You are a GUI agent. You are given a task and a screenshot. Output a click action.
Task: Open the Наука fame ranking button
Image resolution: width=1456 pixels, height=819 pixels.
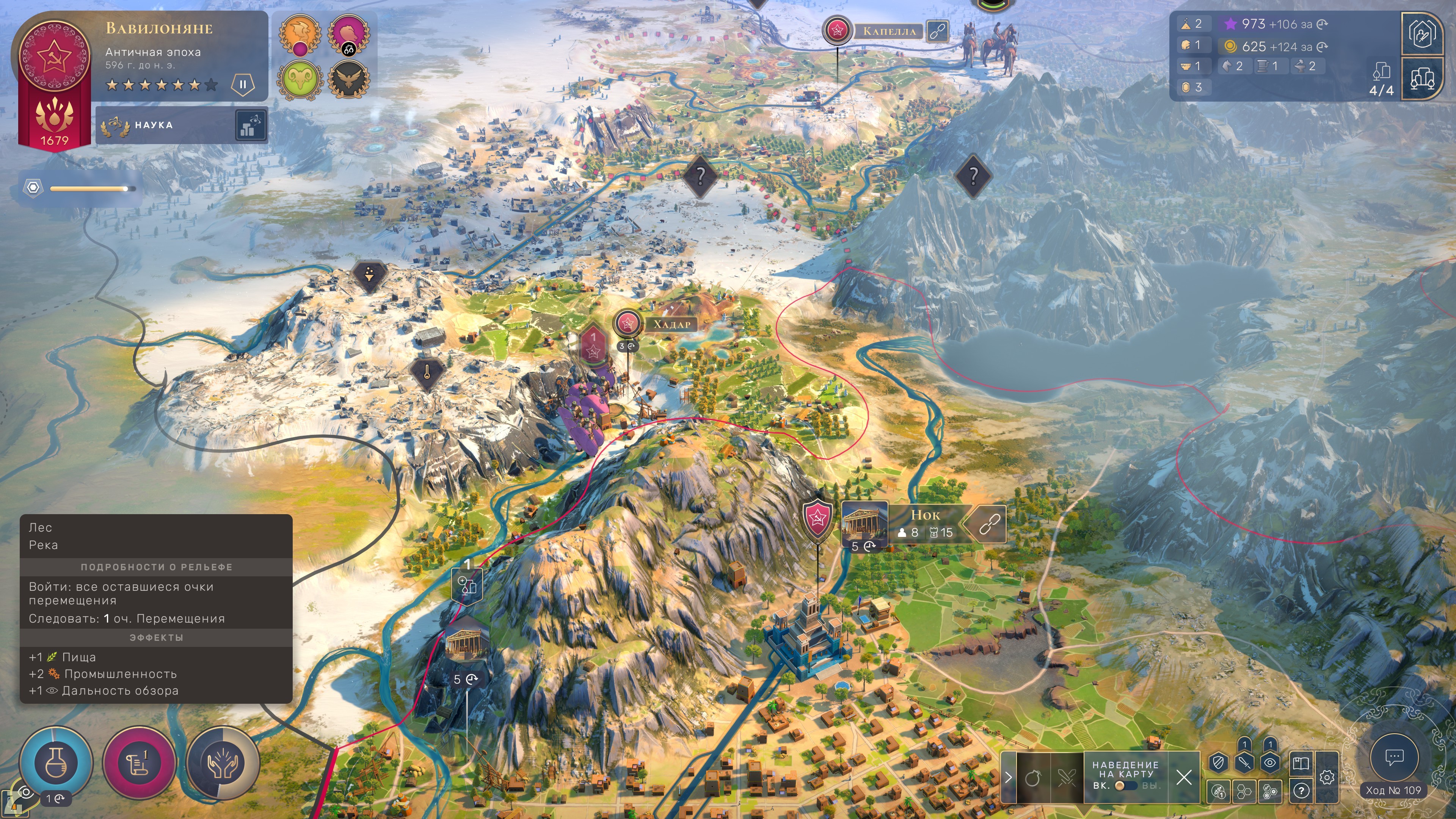pos(250,125)
